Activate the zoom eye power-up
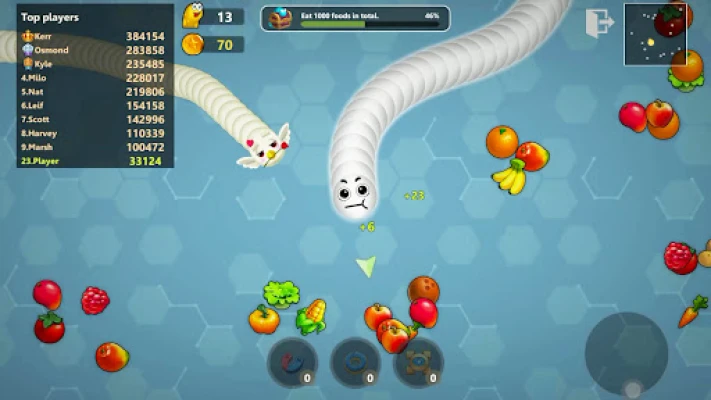The height and width of the screenshot is (400, 711). [x=418, y=361]
